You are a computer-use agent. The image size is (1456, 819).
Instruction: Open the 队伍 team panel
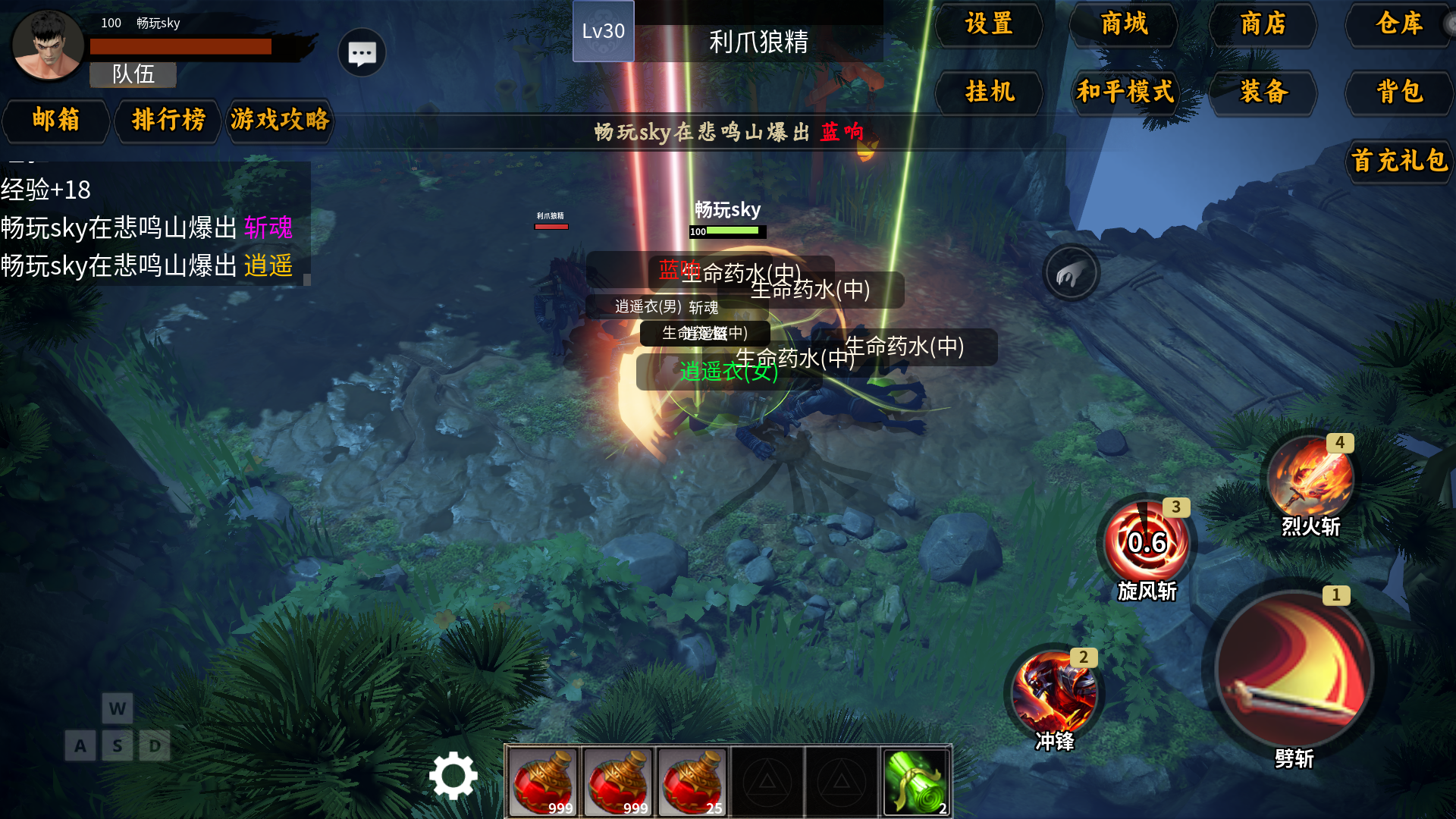click(x=132, y=75)
